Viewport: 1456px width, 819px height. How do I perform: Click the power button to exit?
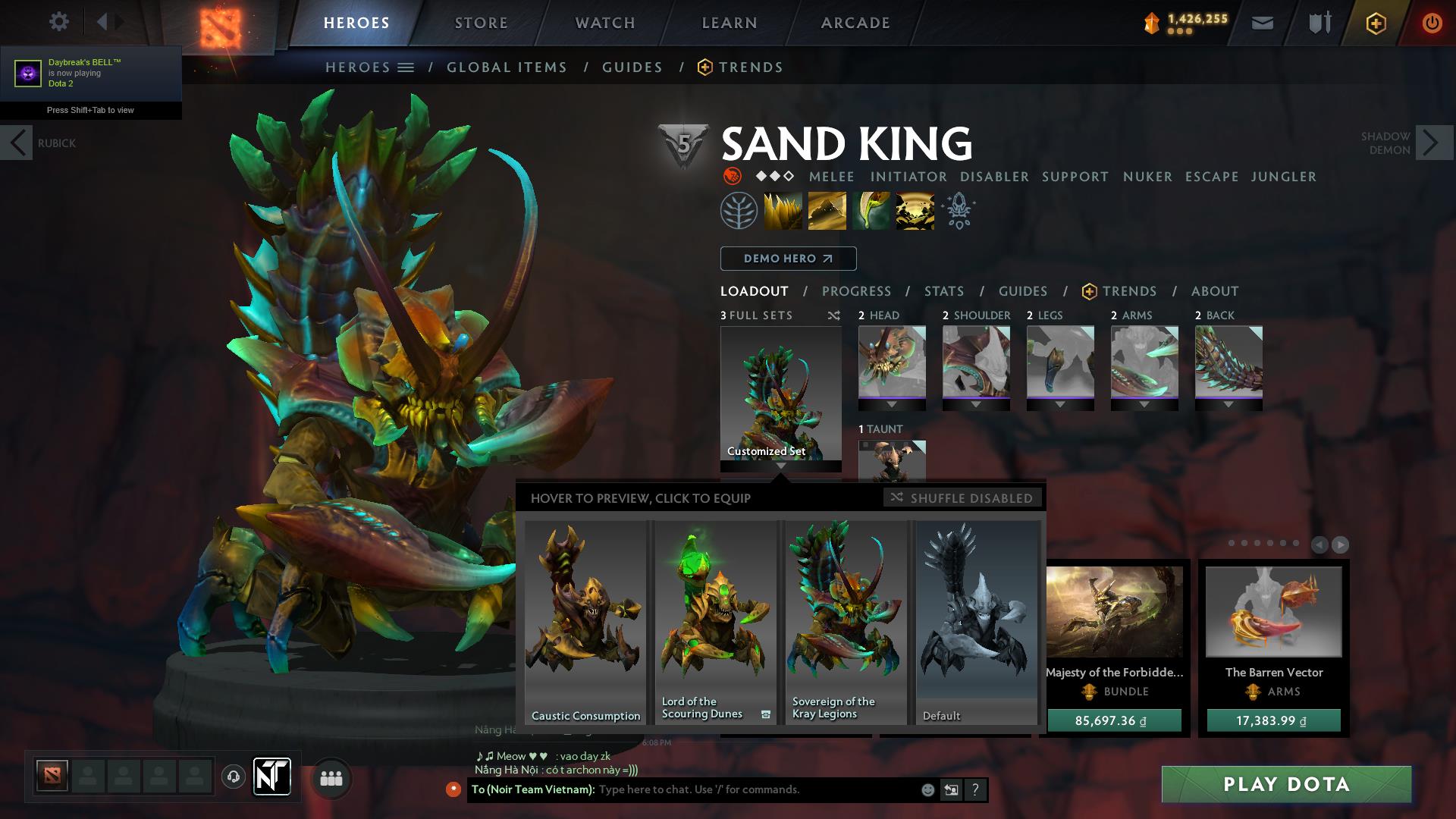tap(1432, 24)
